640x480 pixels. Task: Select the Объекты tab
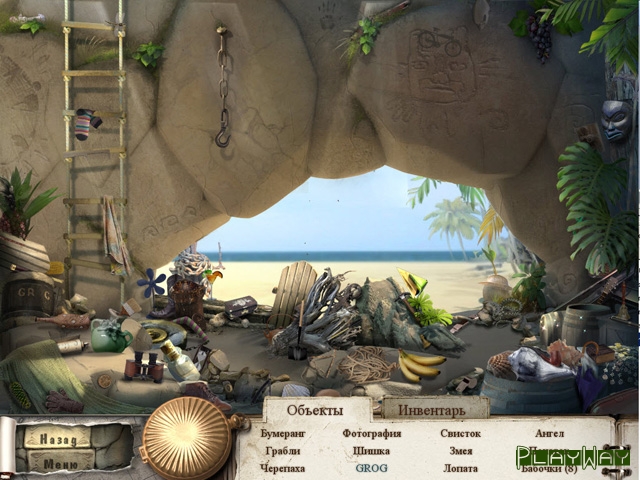315,410
